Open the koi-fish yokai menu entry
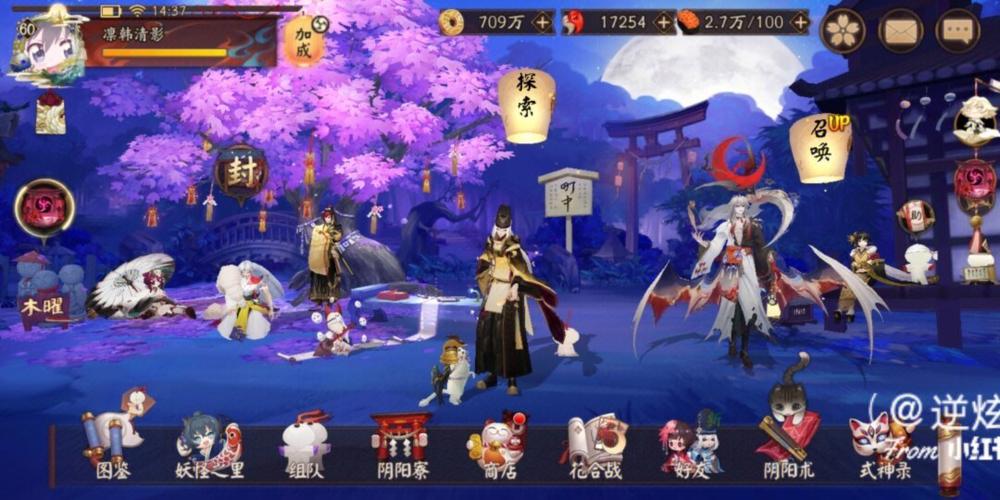 [x=208, y=447]
